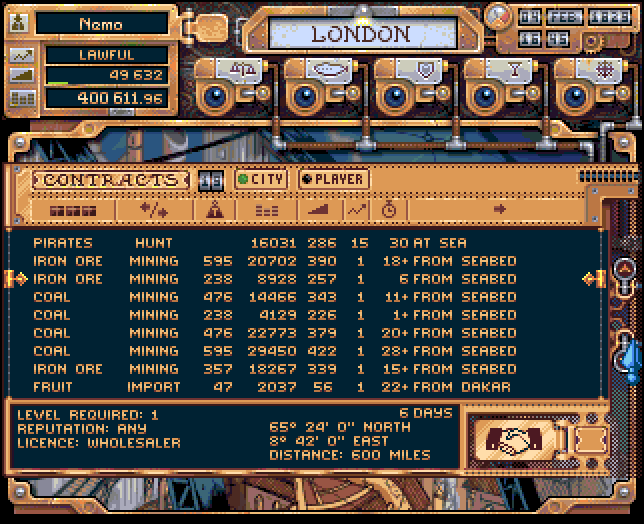Screen dimensions: 644x524
Task: Switch to the City contracts filter
Action: [x=261, y=179]
